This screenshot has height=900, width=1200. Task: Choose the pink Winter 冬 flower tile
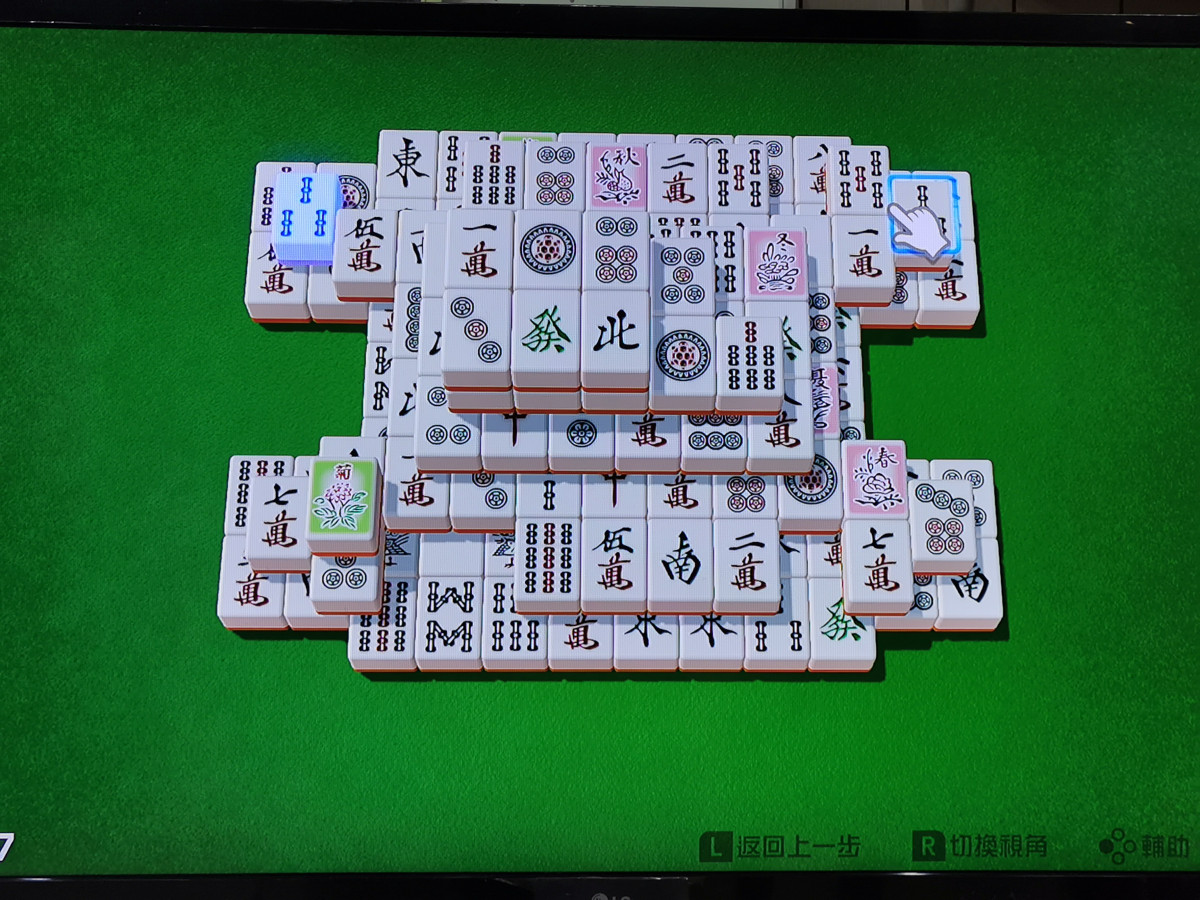pos(776,262)
